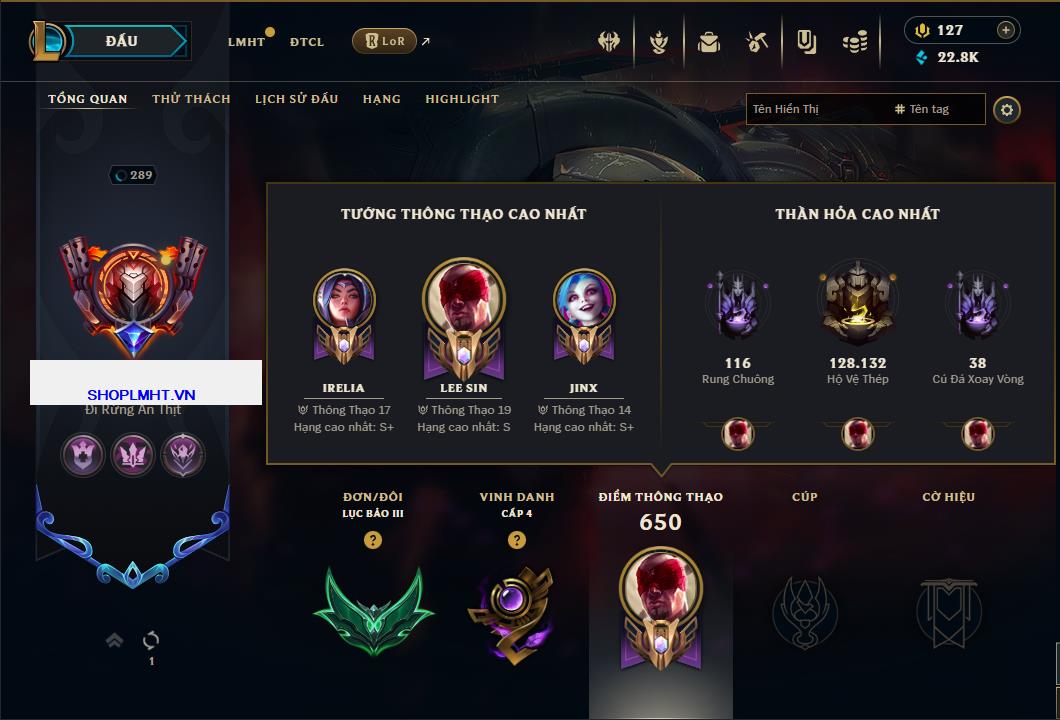Open the hammer Loot crafting icon
This screenshot has width=1060, height=720.
tap(757, 42)
